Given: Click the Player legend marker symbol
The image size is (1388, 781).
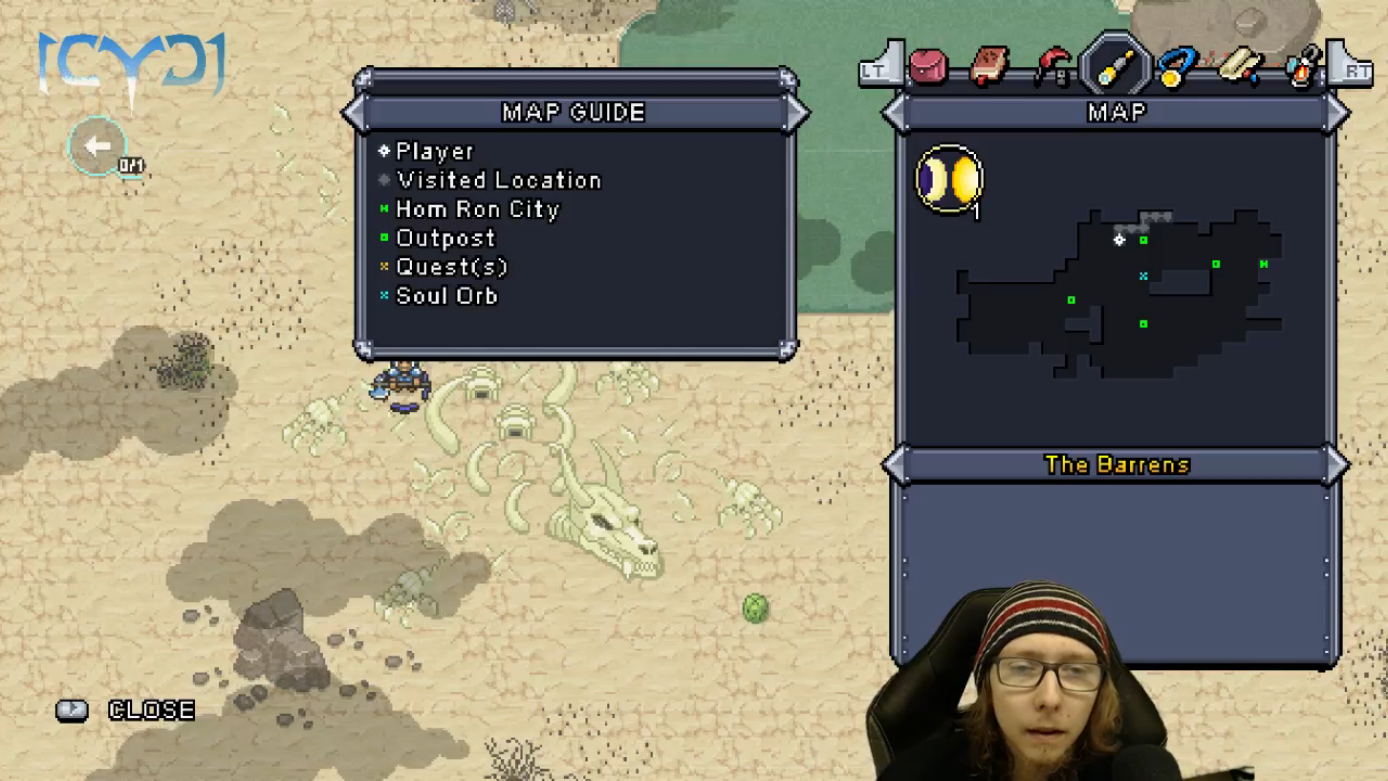Looking at the screenshot, I should [384, 151].
